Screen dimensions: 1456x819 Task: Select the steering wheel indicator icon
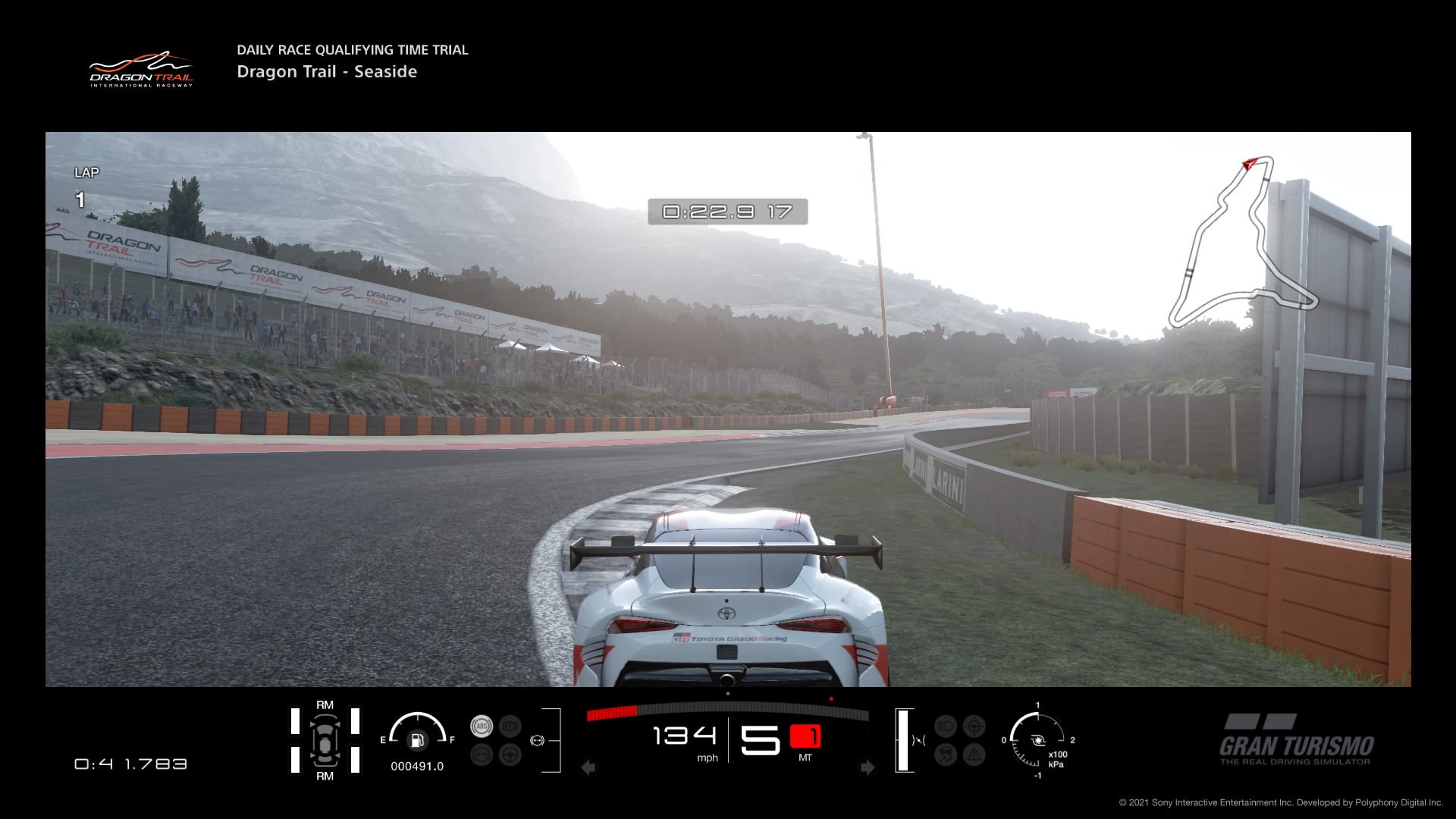coord(510,755)
